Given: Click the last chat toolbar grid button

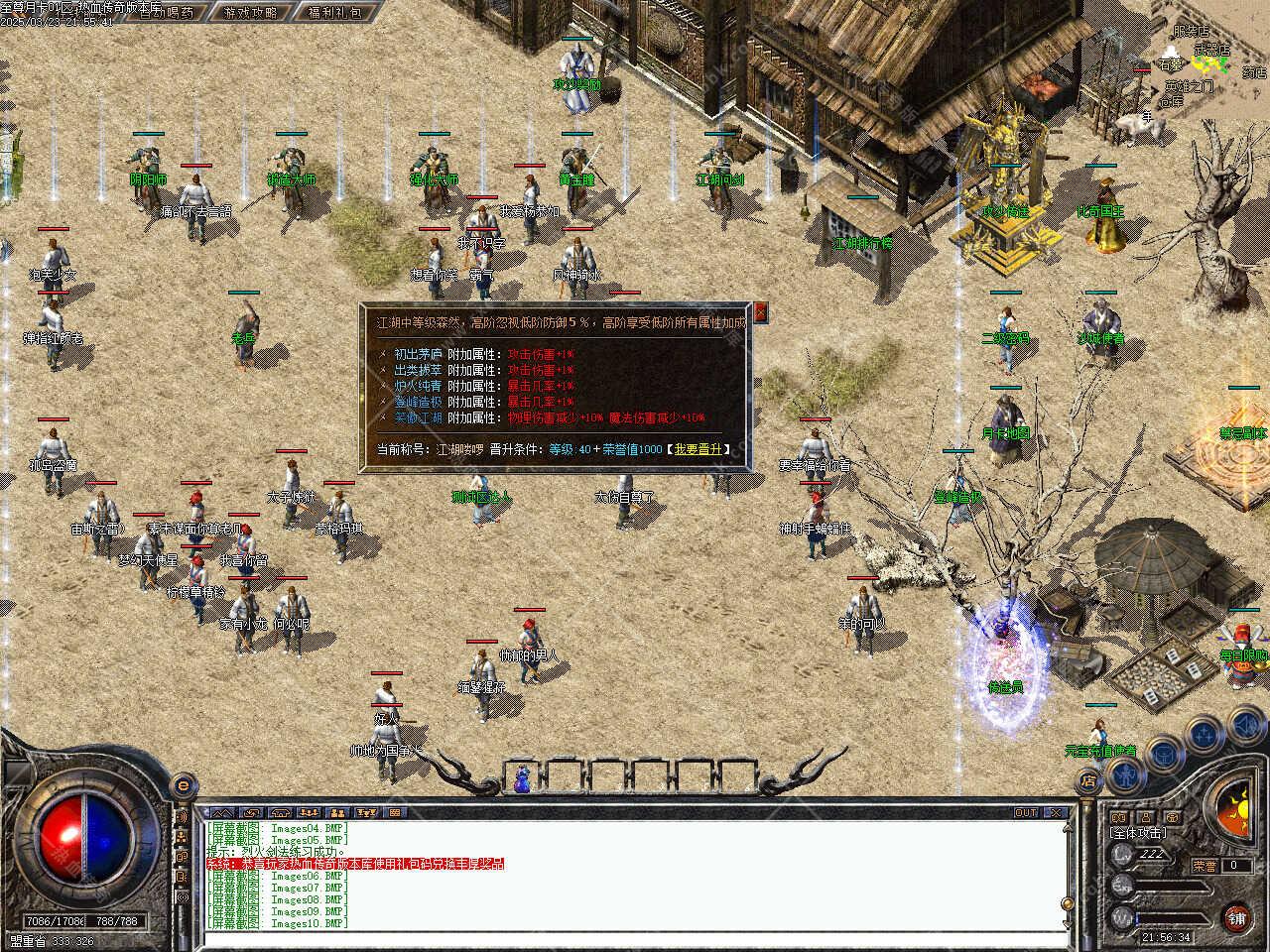Looking at the screenshot, I should tap(394, 812).
